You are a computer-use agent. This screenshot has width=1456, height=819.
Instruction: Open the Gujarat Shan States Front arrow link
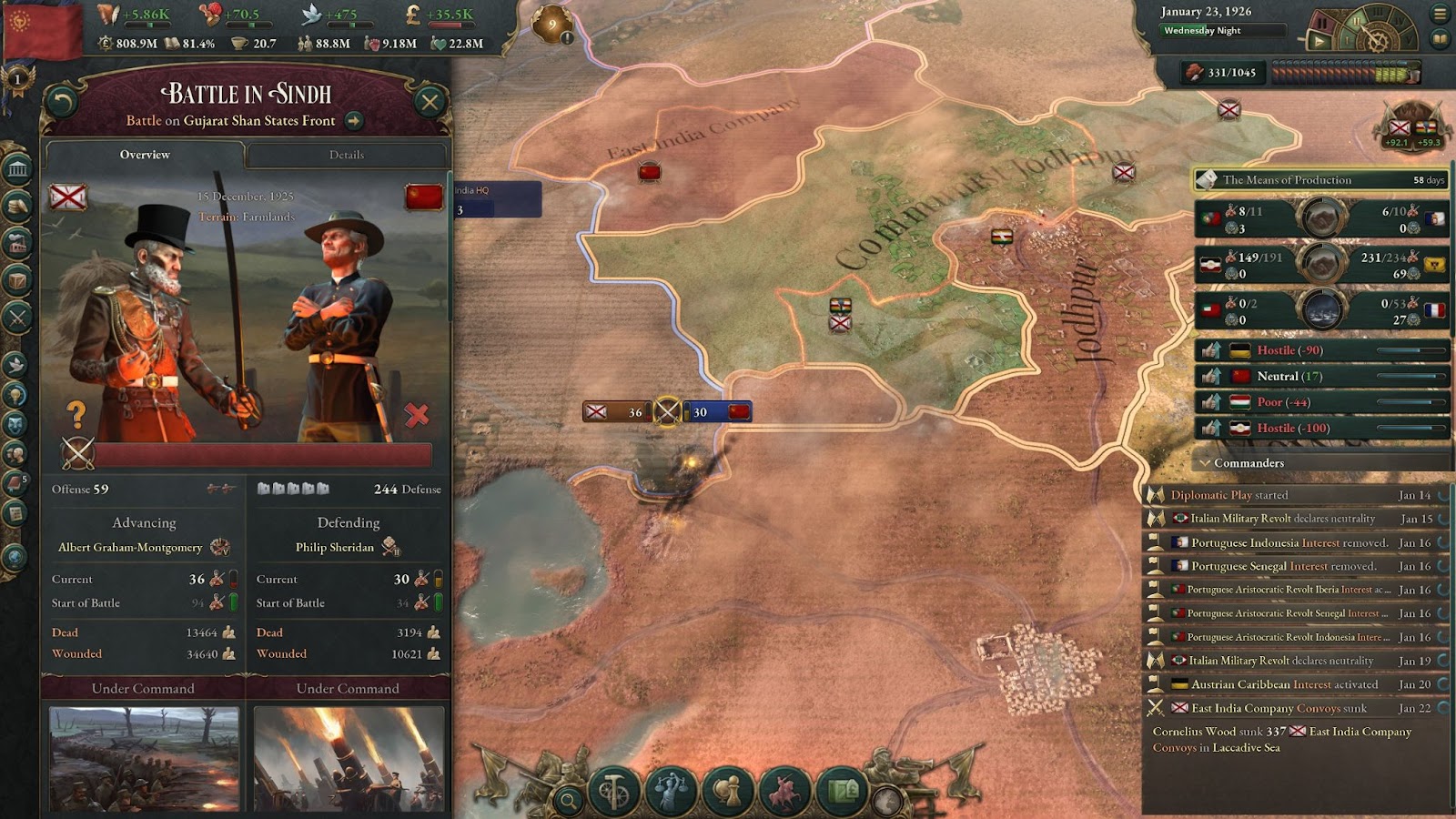click(x=354, y=120)
